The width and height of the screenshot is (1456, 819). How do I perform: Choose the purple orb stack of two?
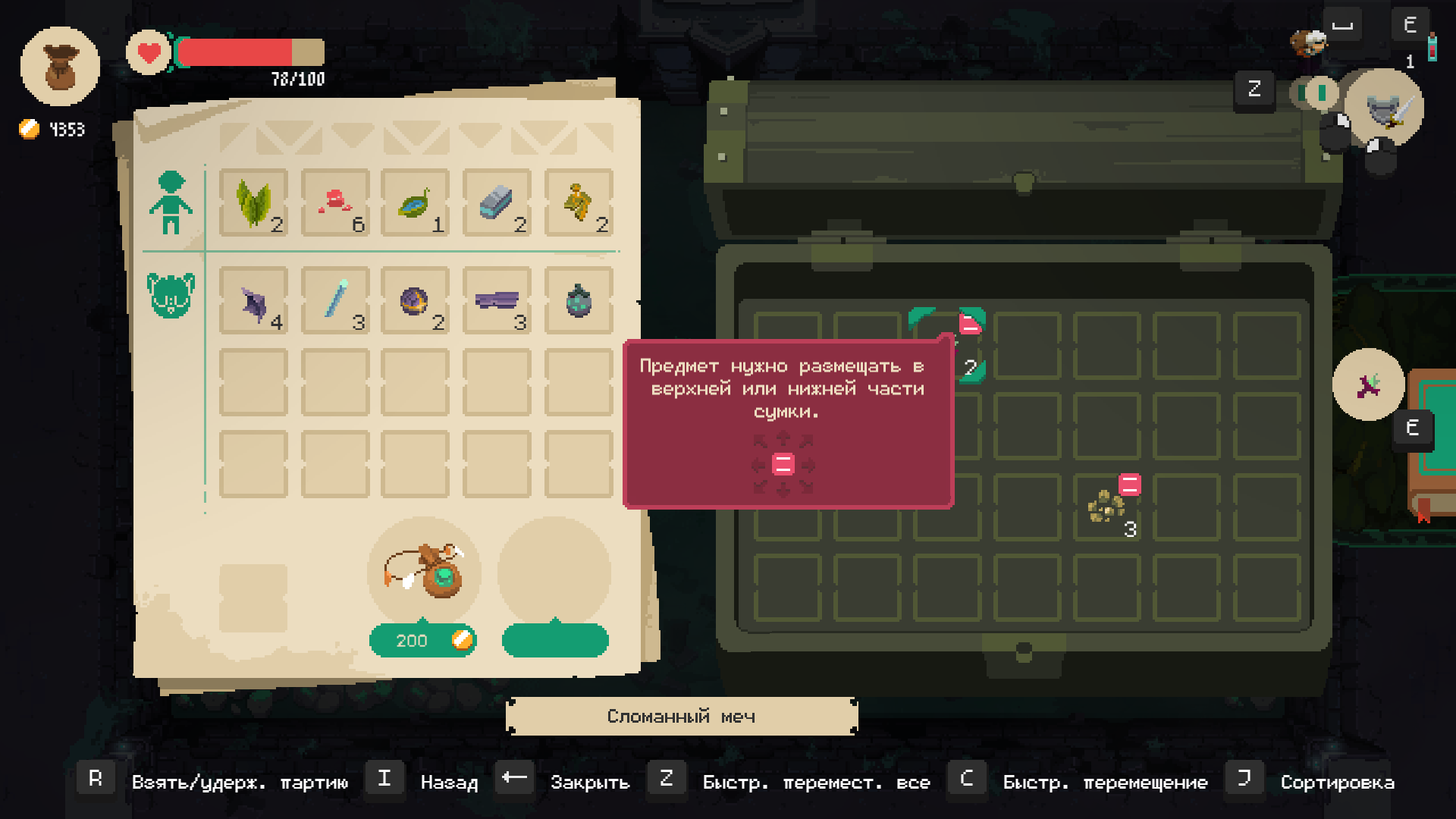coord(415,301)
